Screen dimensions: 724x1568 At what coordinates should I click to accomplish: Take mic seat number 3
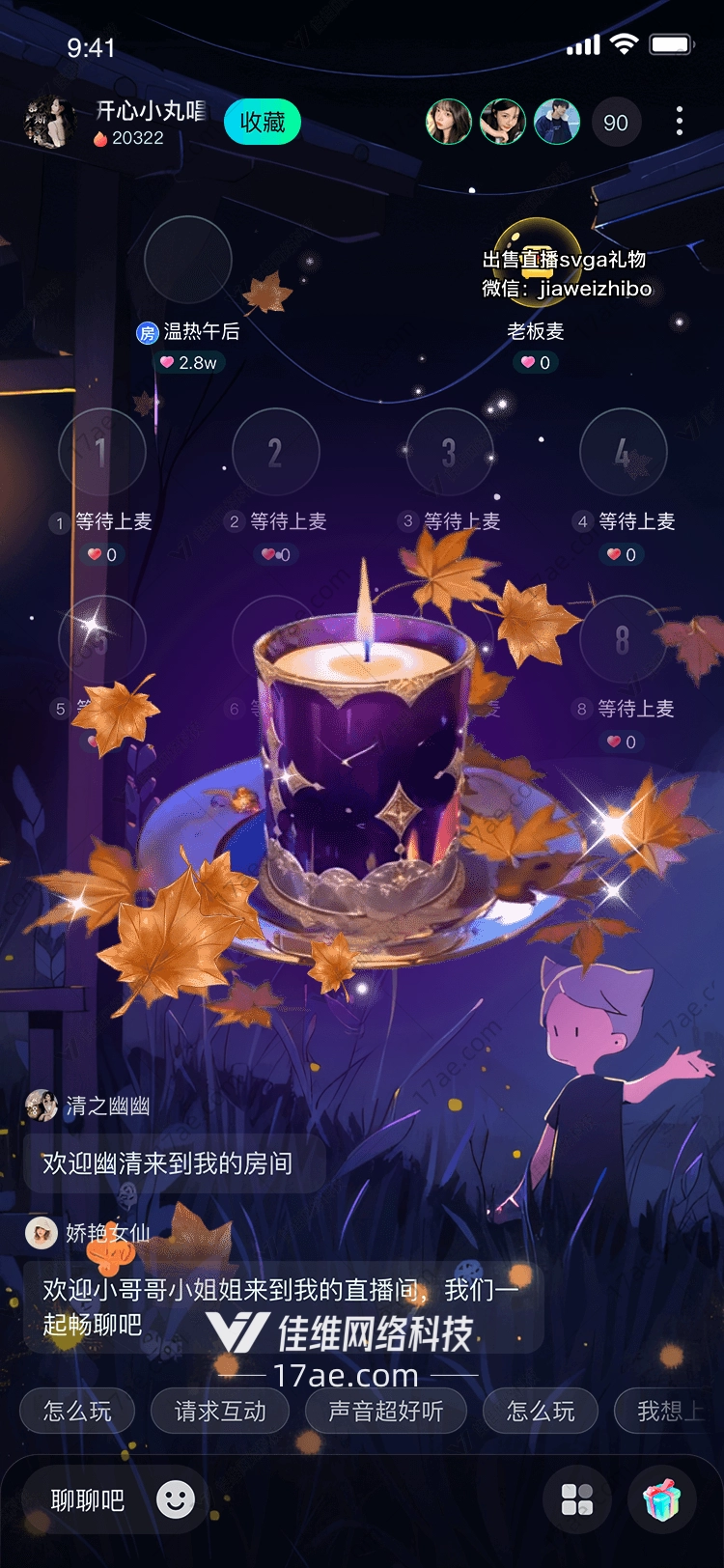coord(449,452)
